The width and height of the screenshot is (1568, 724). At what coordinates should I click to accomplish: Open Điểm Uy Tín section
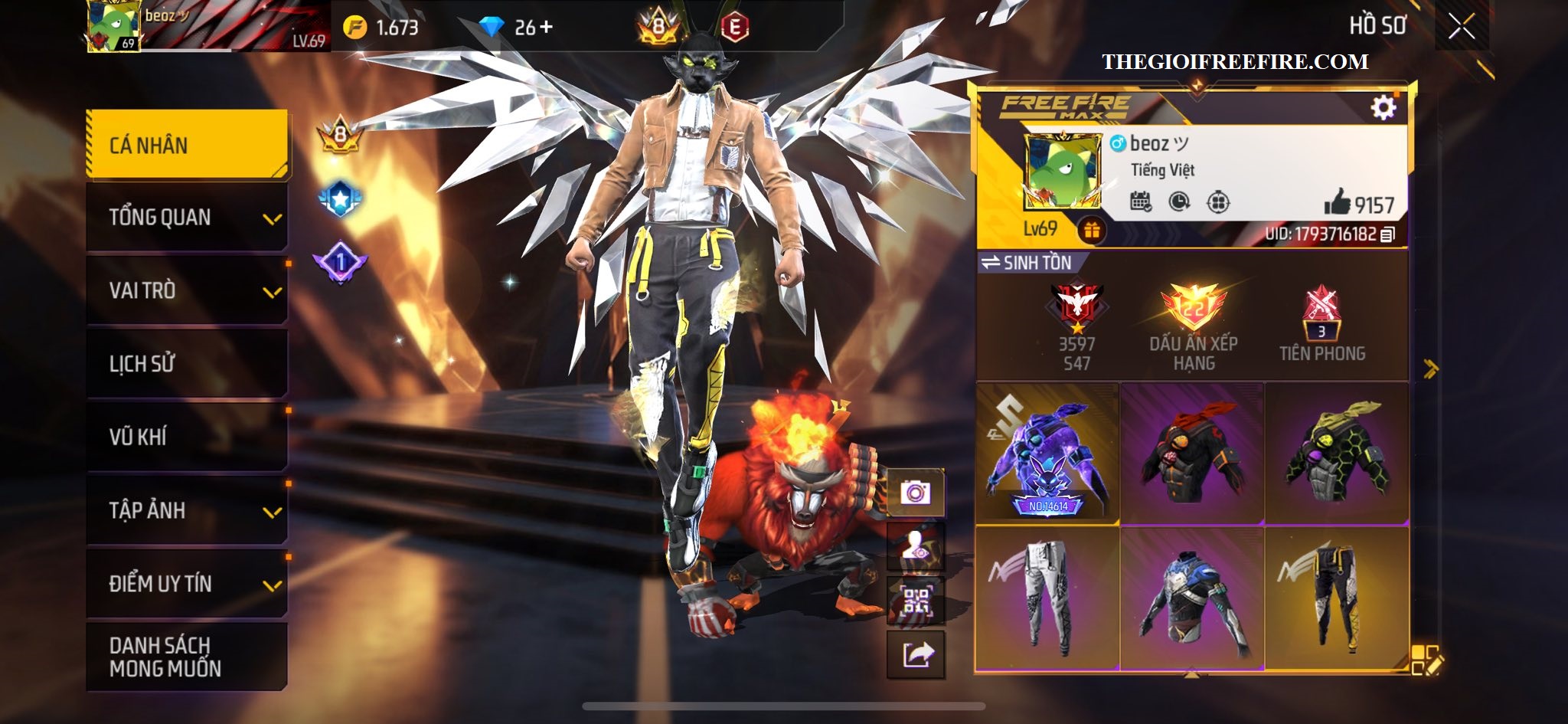coord(188,584)
